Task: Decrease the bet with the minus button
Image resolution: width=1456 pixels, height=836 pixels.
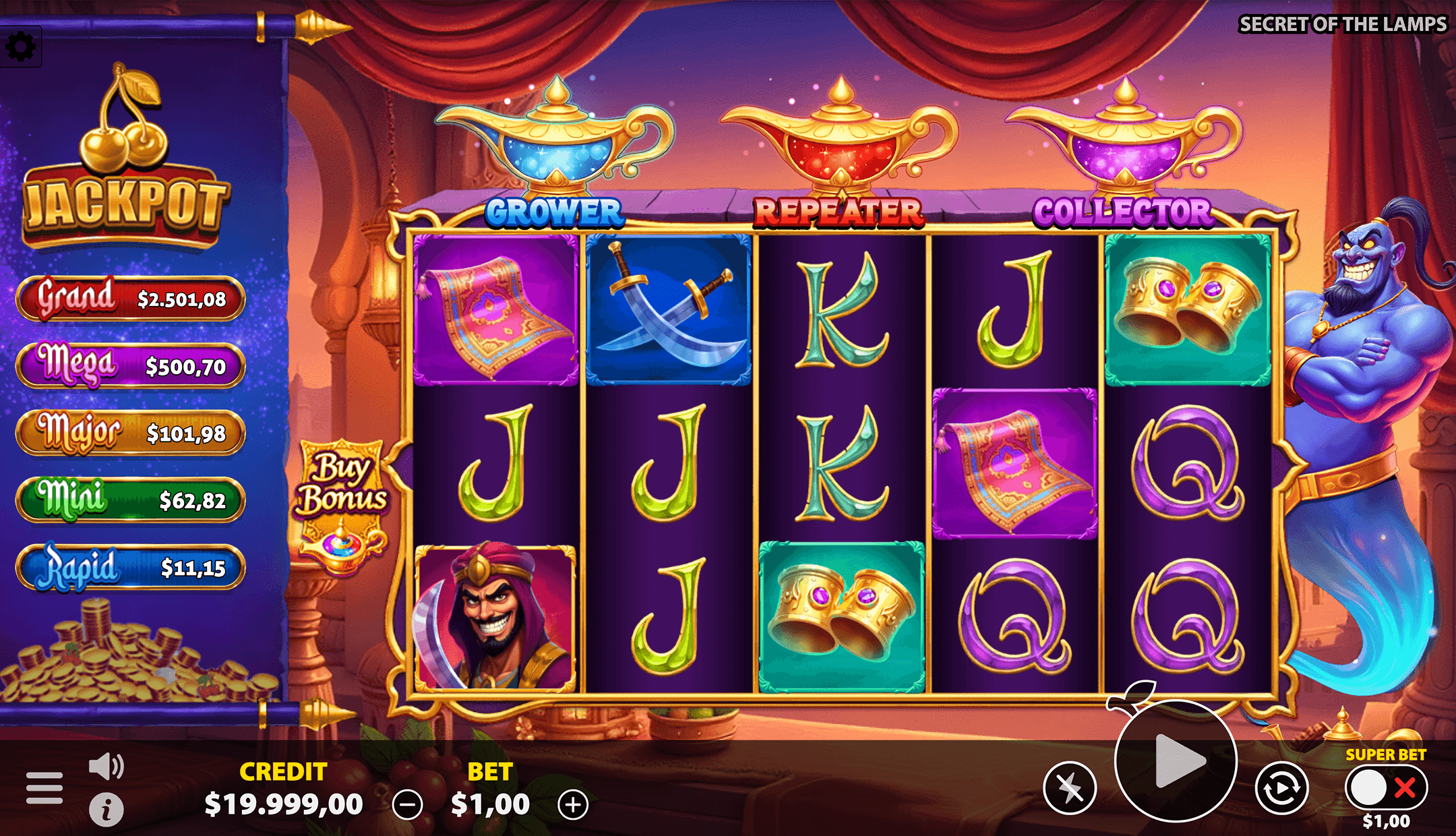Action: 408,805
